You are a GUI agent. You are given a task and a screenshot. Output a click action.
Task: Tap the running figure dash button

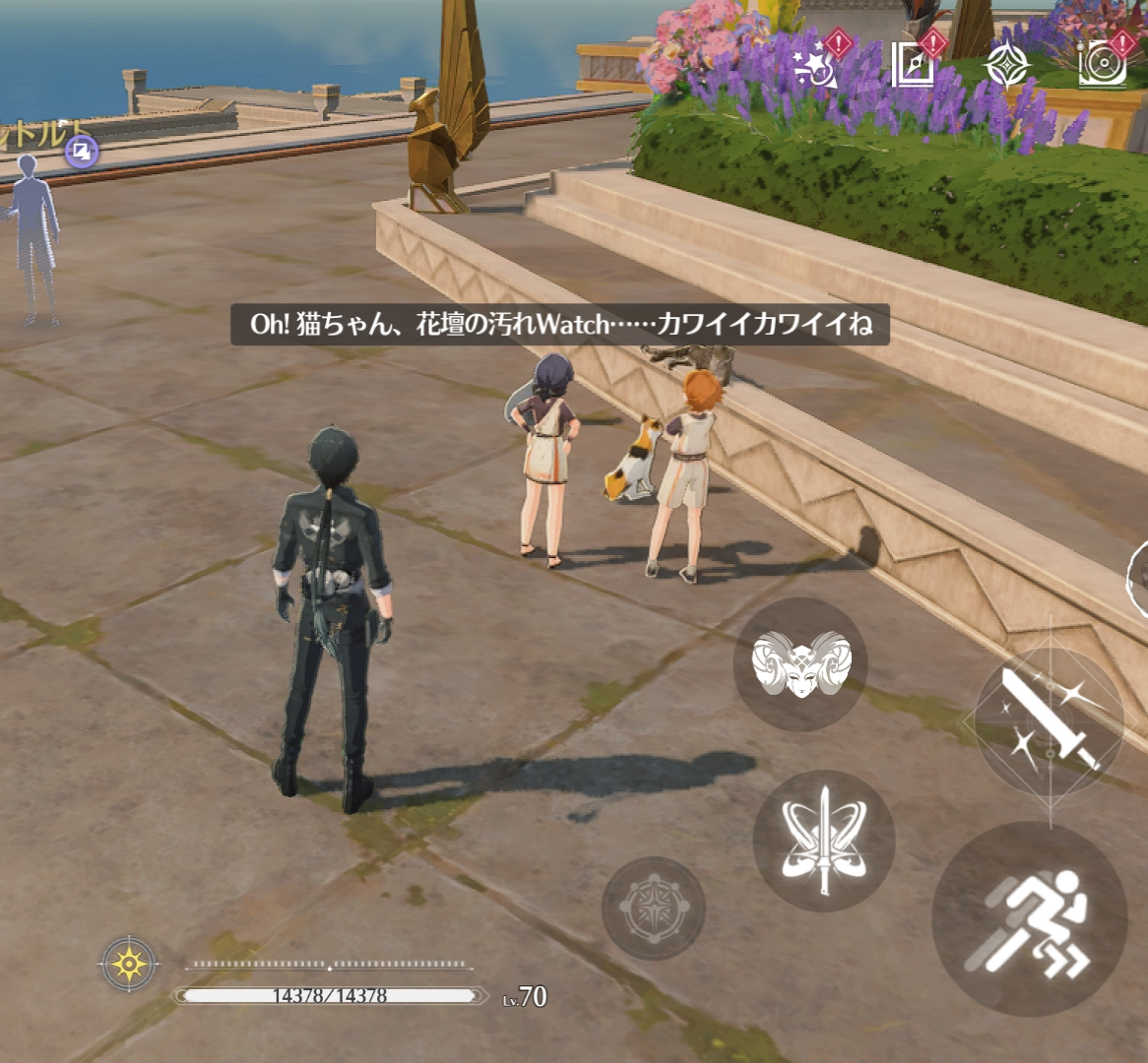point(1029,918)
